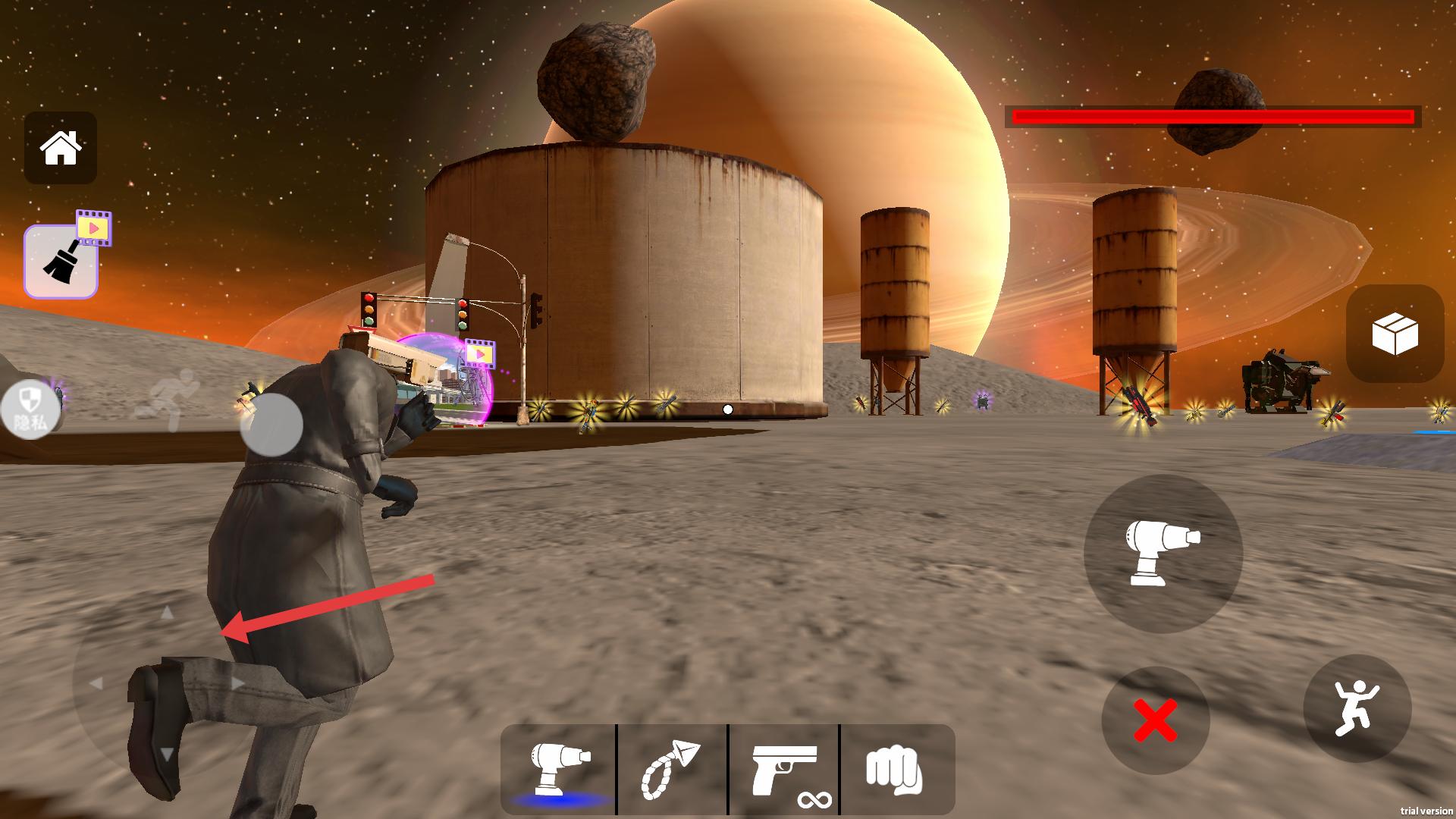Tap the joystick right arrow

[x=237, y=683]
